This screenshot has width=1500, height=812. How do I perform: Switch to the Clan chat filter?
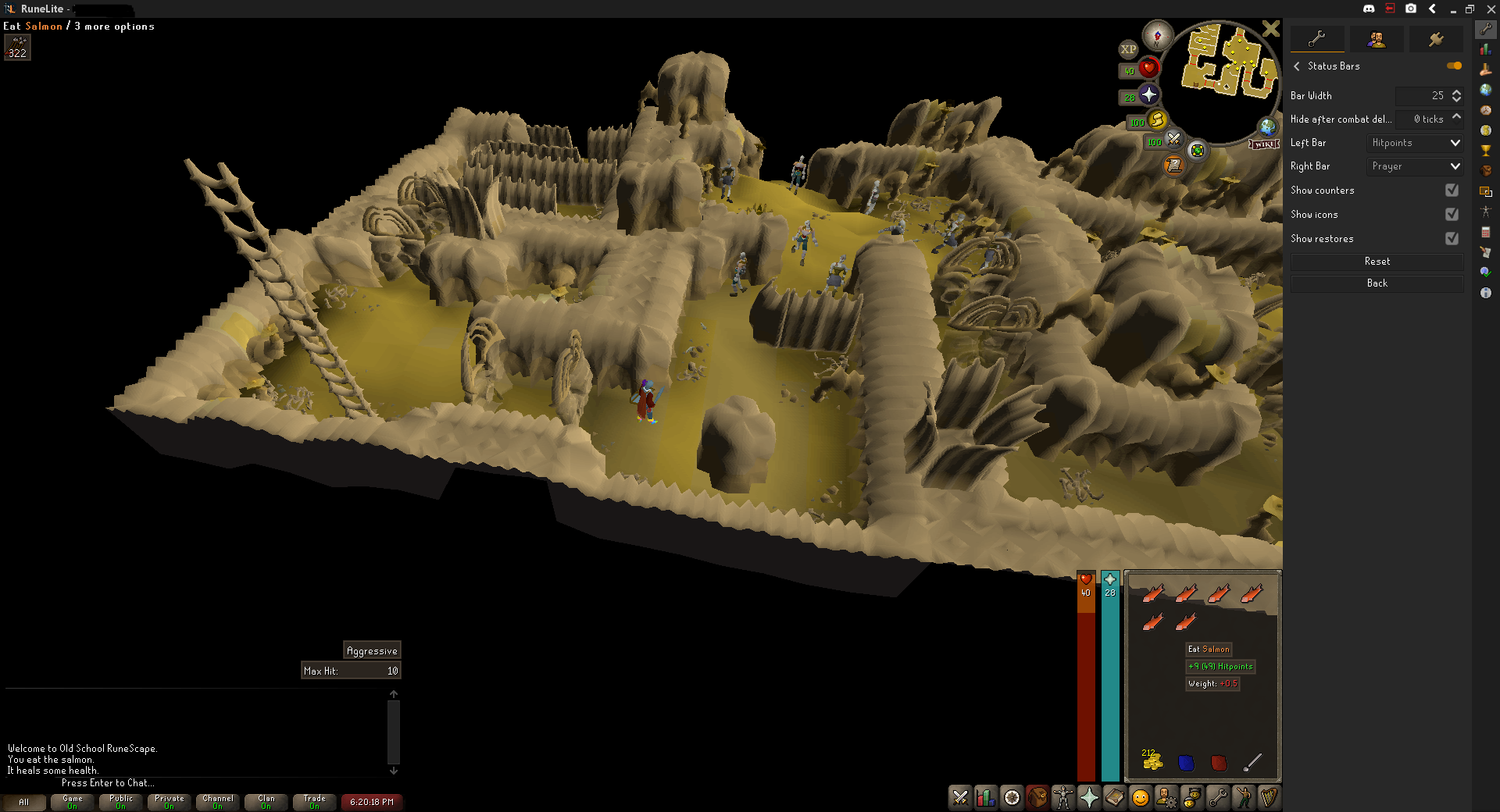[x=266, y=802]
